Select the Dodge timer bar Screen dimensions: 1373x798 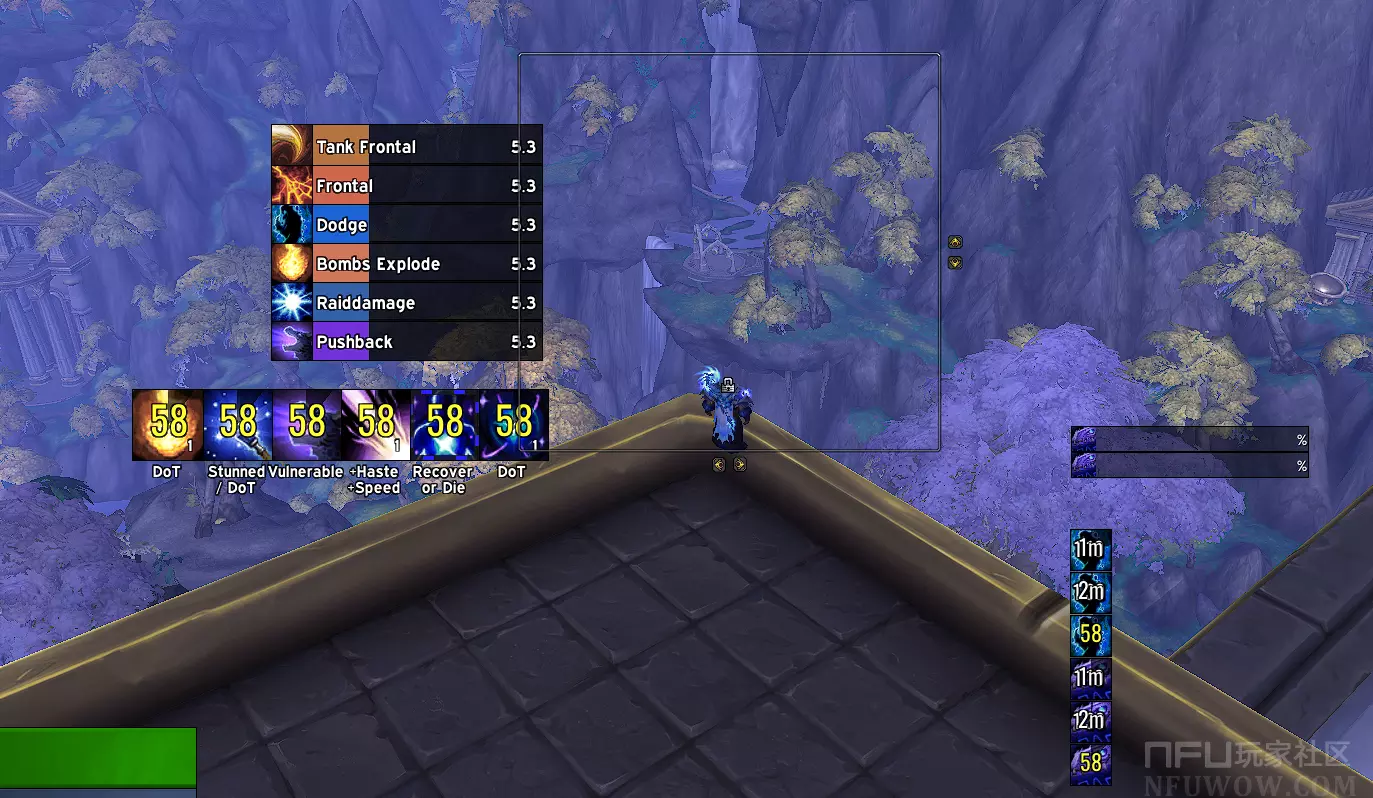(407, 225)
